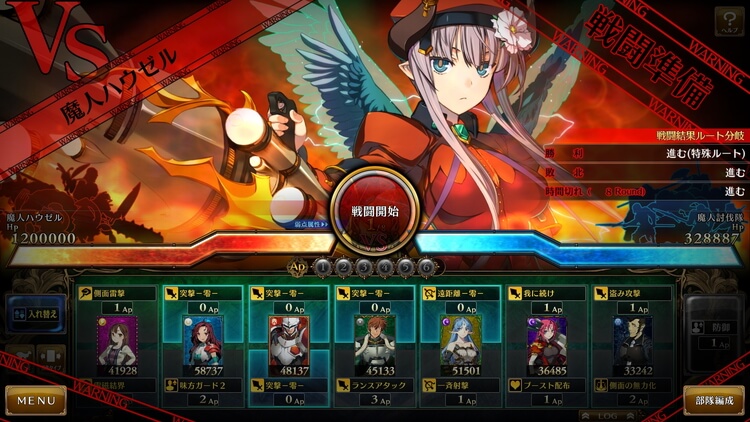
Task: Activate the 盗み攻撃 skill
Action: [x=632, y=293]
